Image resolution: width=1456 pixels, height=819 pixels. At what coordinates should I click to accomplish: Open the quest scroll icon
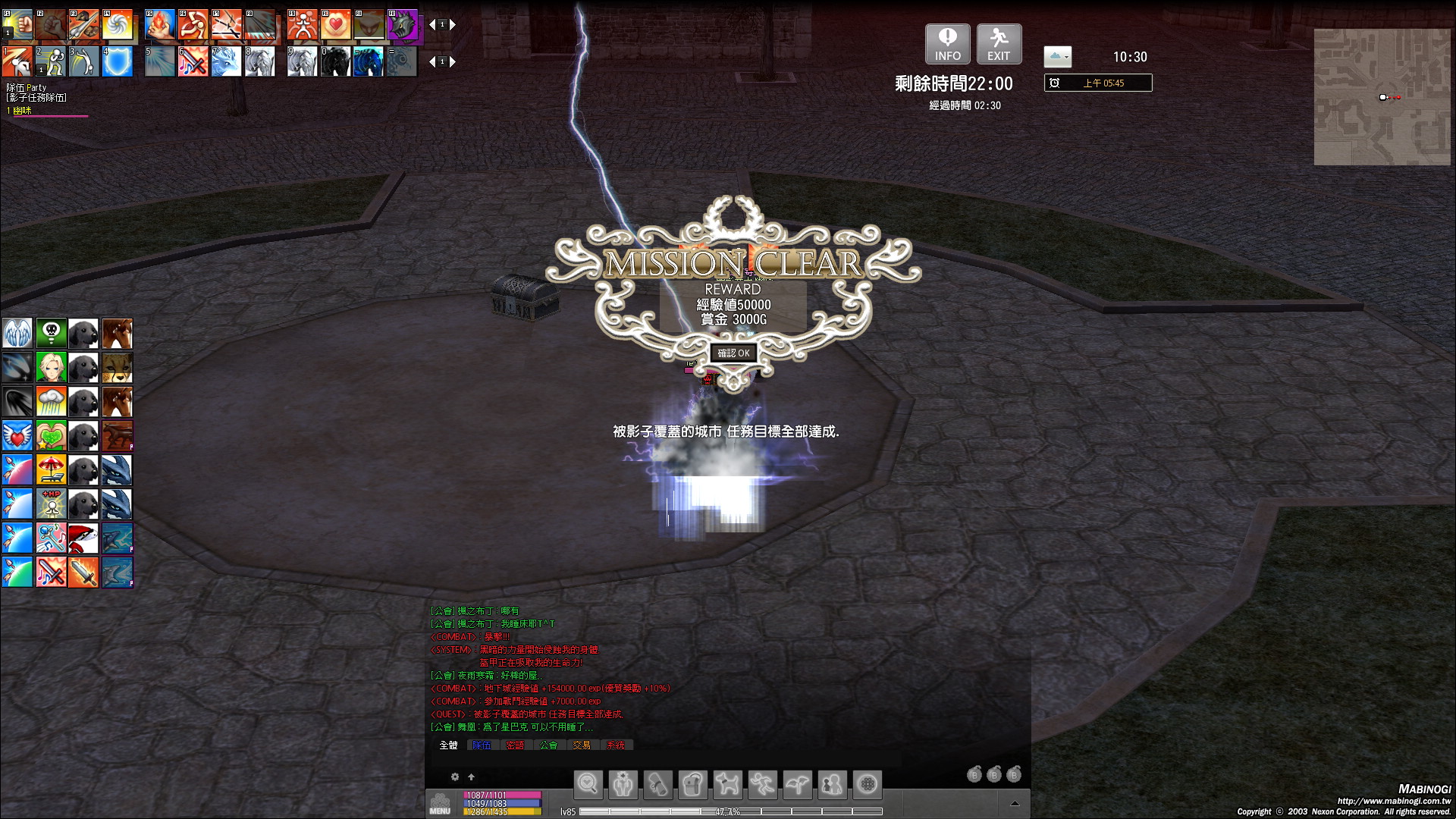(657, 785)
